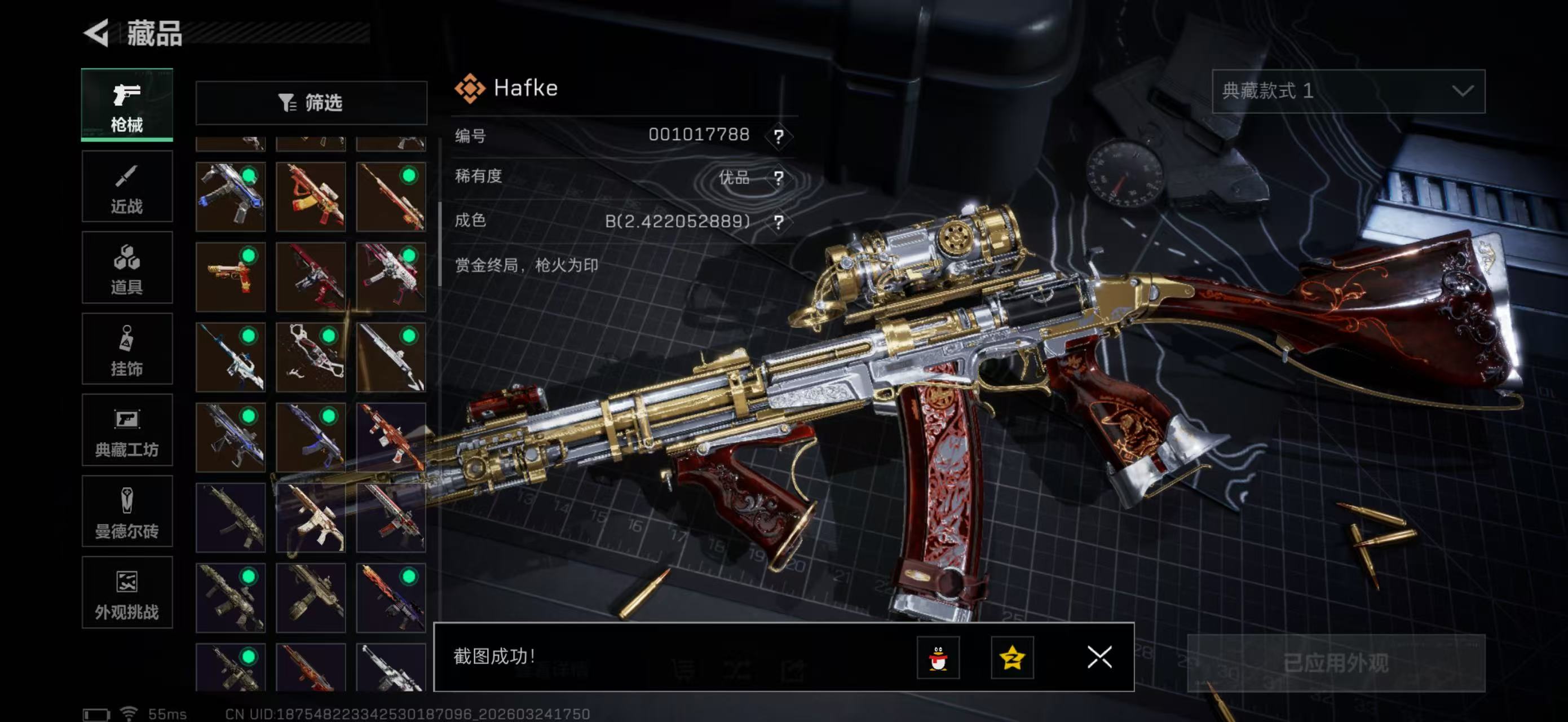Expand the 典藏款式 1 style dropdown
Screen dimensions: 1568x722
click(1348, 91)
